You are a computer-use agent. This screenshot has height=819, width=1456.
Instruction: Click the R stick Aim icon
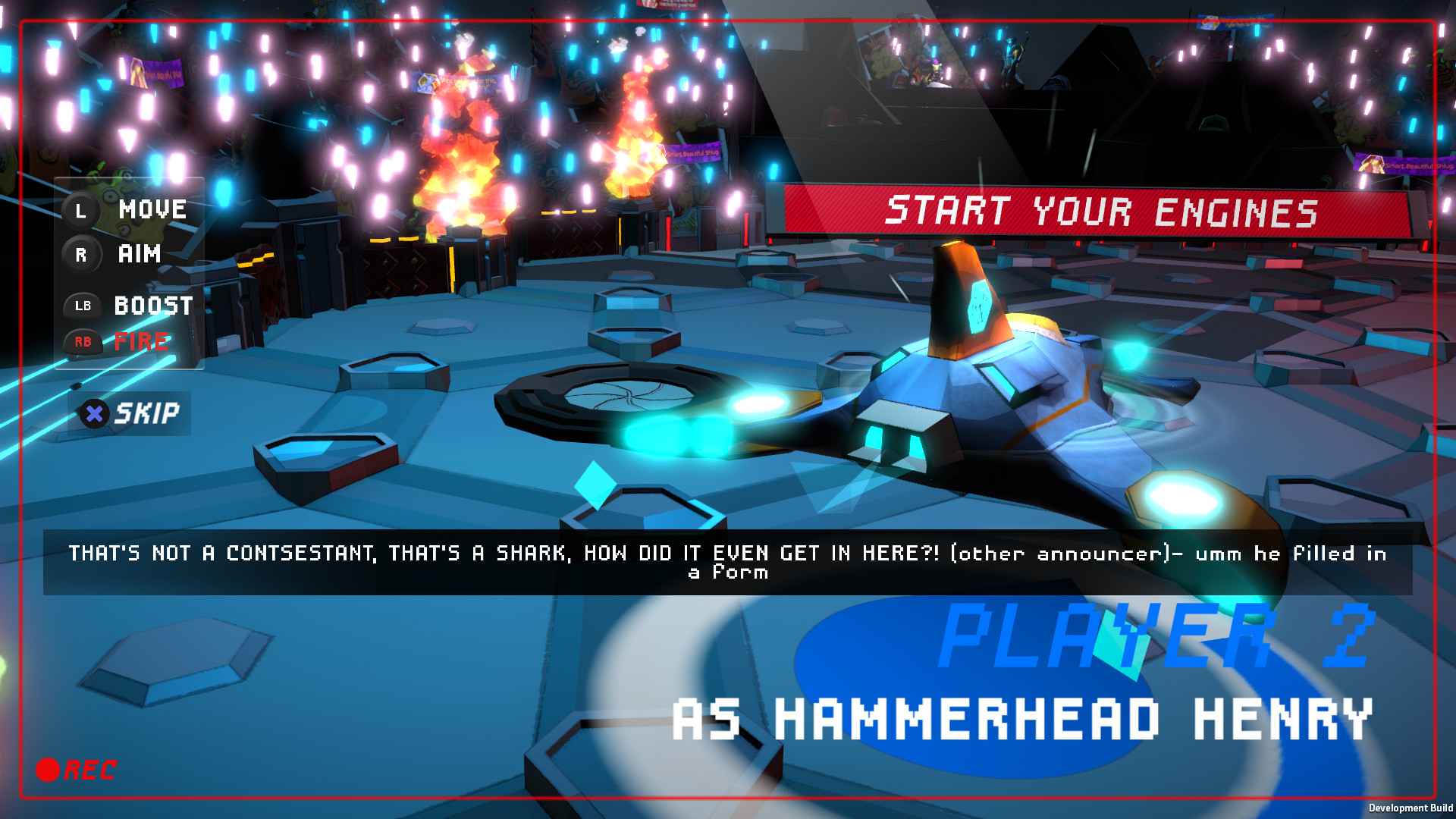[x=82, y=255]
